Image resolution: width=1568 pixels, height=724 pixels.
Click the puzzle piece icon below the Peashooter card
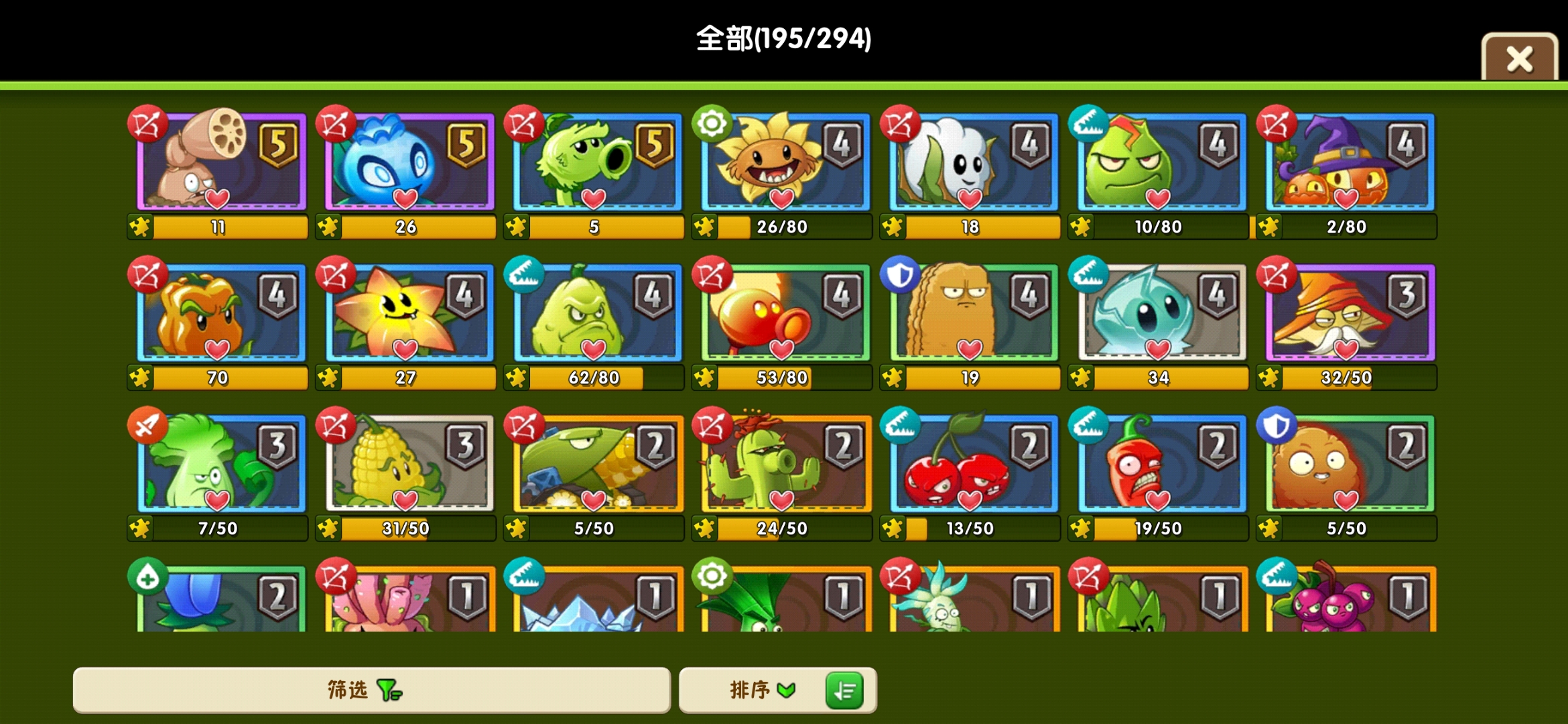coord(516,227)
